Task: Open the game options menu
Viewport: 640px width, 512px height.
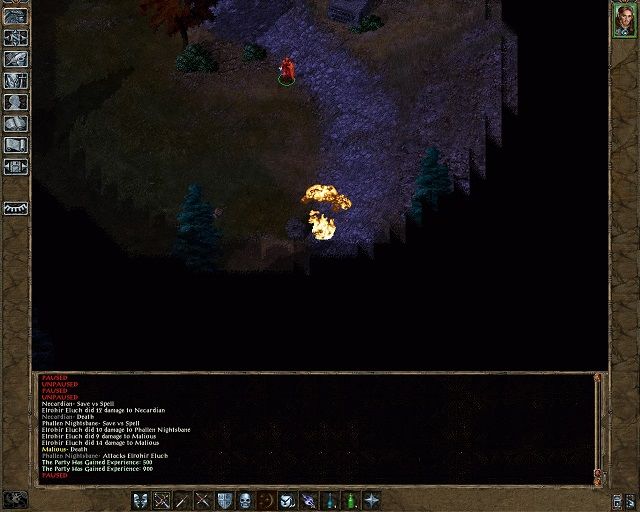Action: coord(16,166)
